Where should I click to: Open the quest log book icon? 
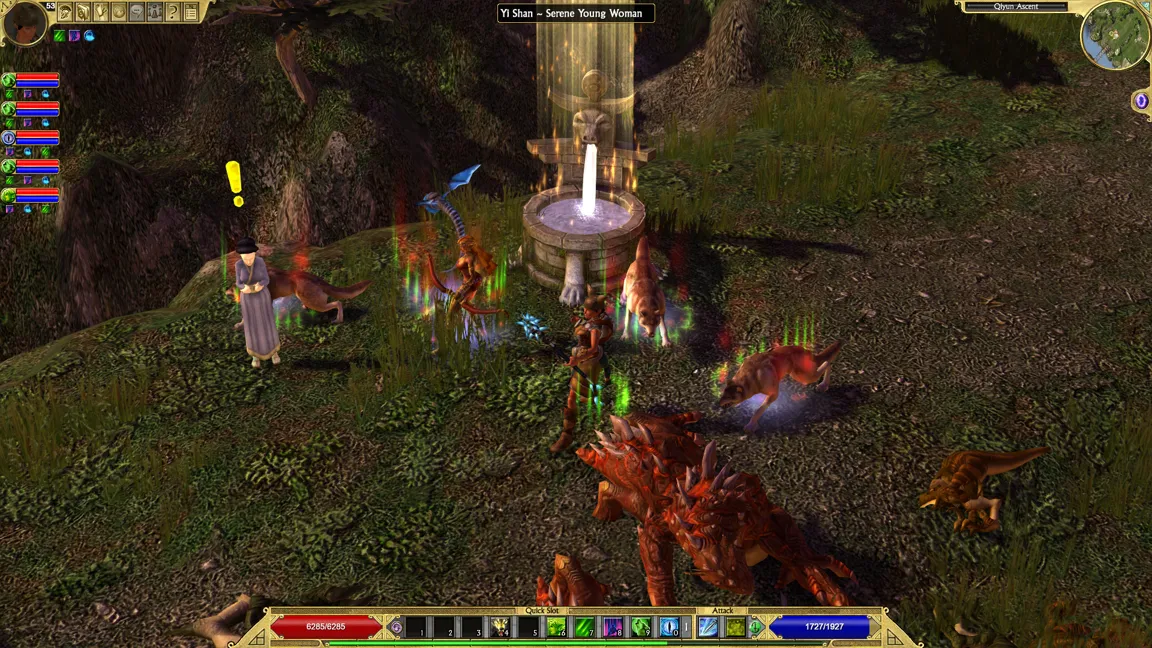tap(82, 12)
